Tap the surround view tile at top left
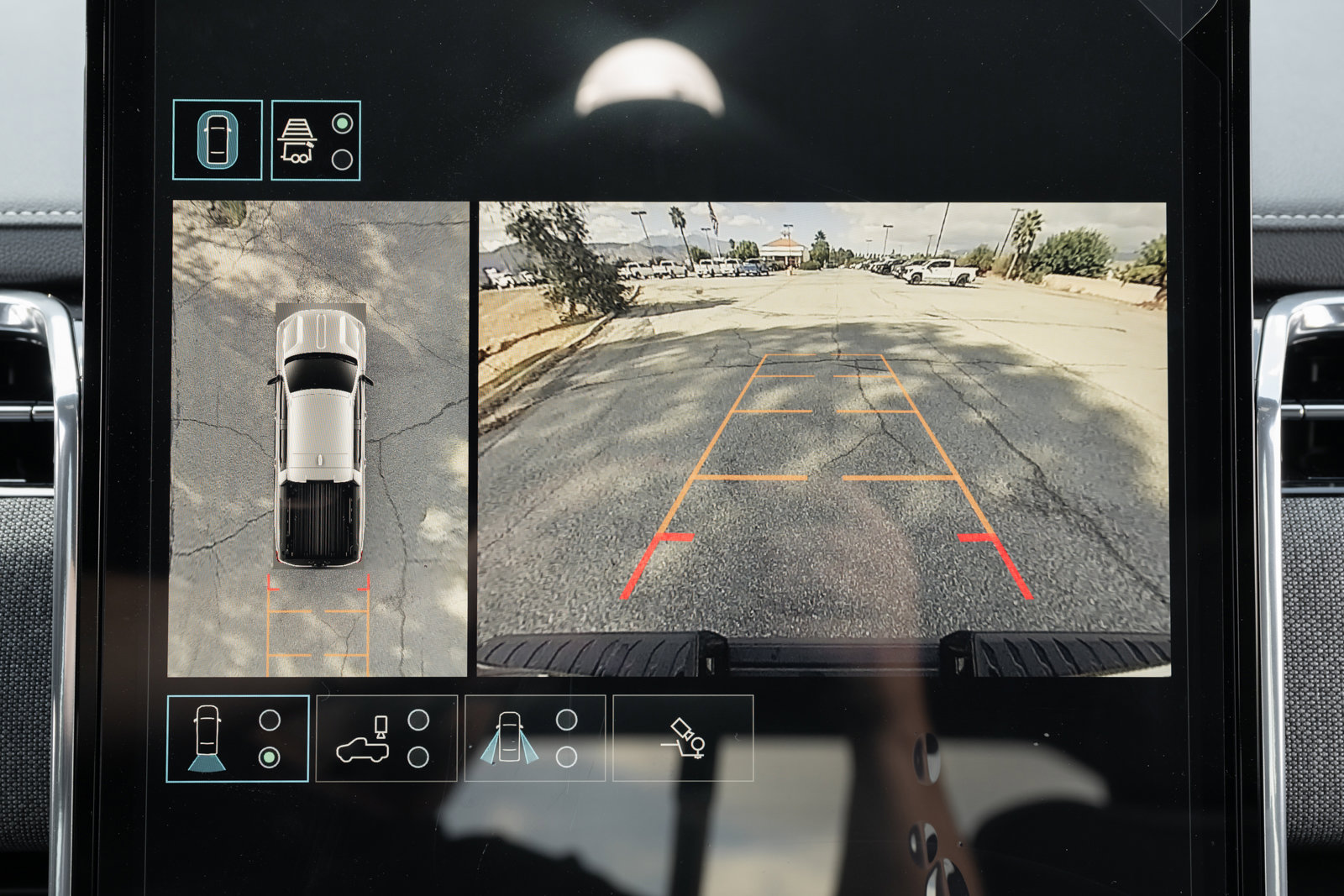Viewport: 1344px width, 896px height. pyautogui.click(x=218, y=139)
